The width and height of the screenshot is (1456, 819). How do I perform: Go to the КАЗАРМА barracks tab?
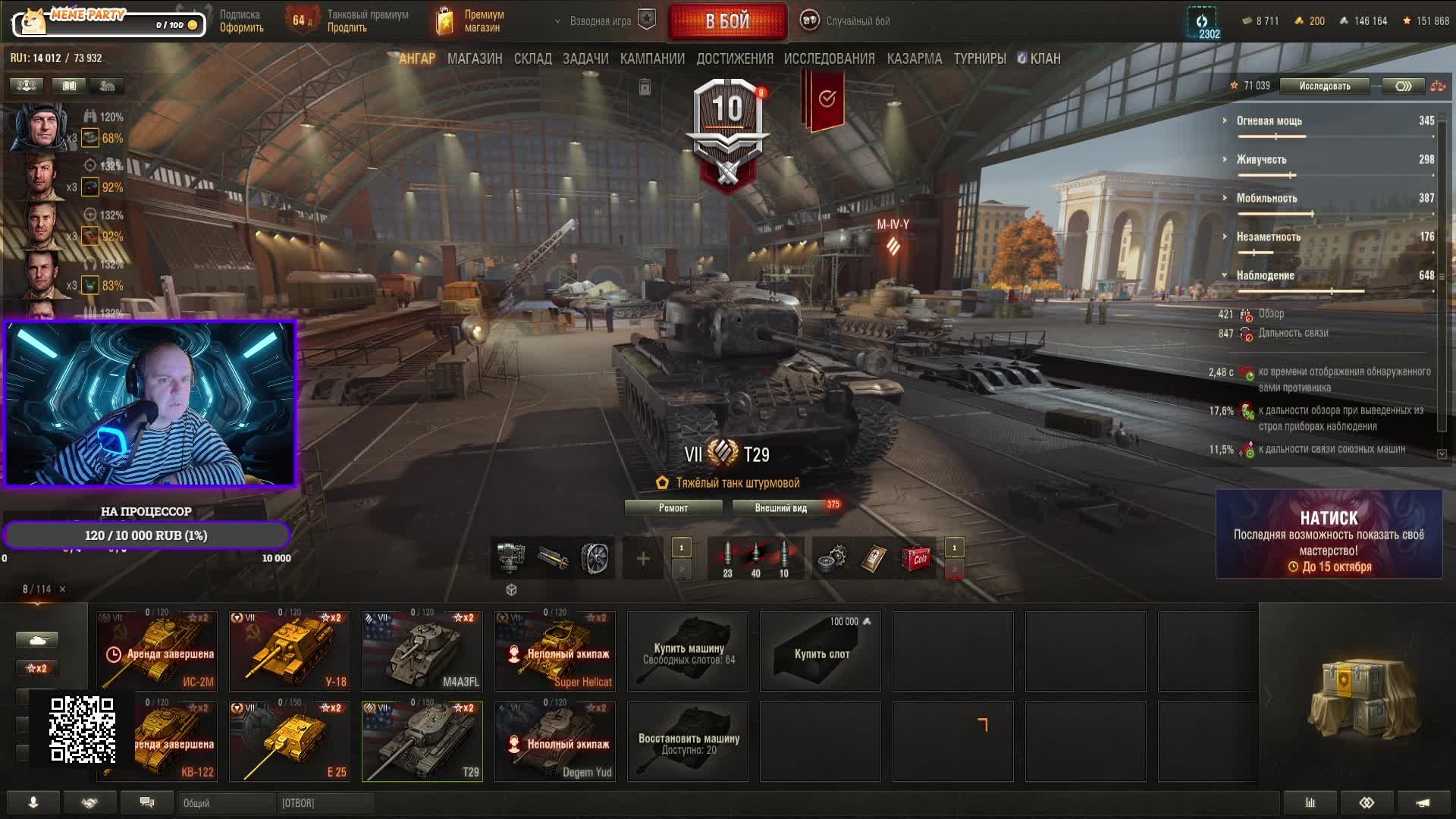click(914, 58)
